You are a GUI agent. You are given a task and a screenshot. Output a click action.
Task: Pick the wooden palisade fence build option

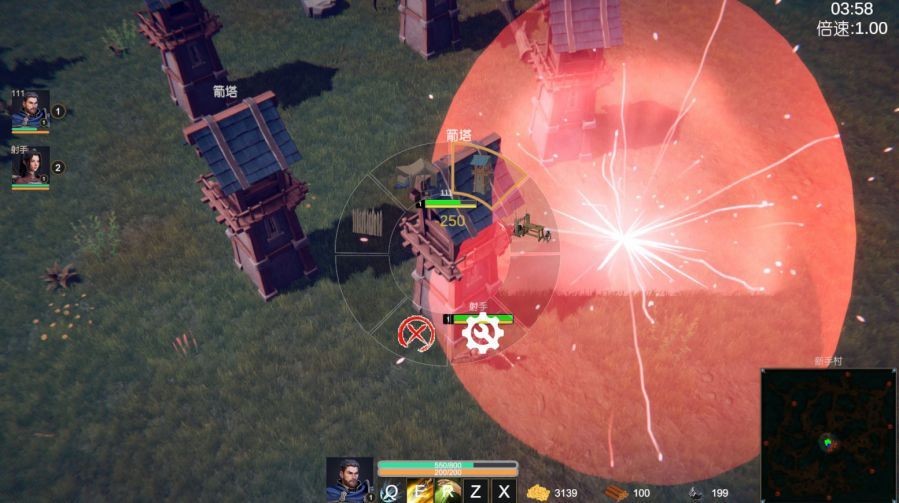pyautogui.click(x=368, y=223)
